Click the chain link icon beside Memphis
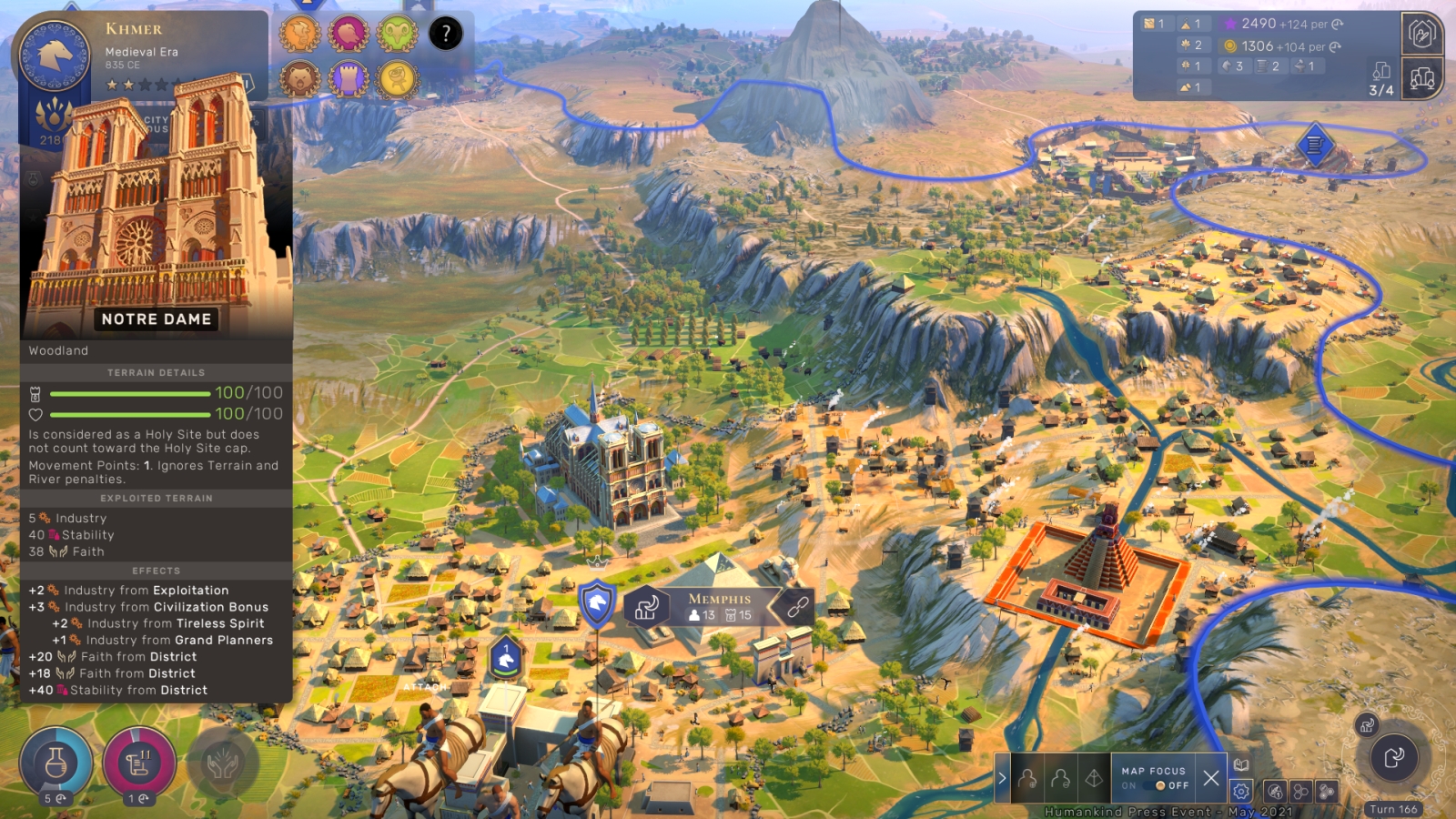The width and height of the screenshot is (1456, 819). click(798, 607)
